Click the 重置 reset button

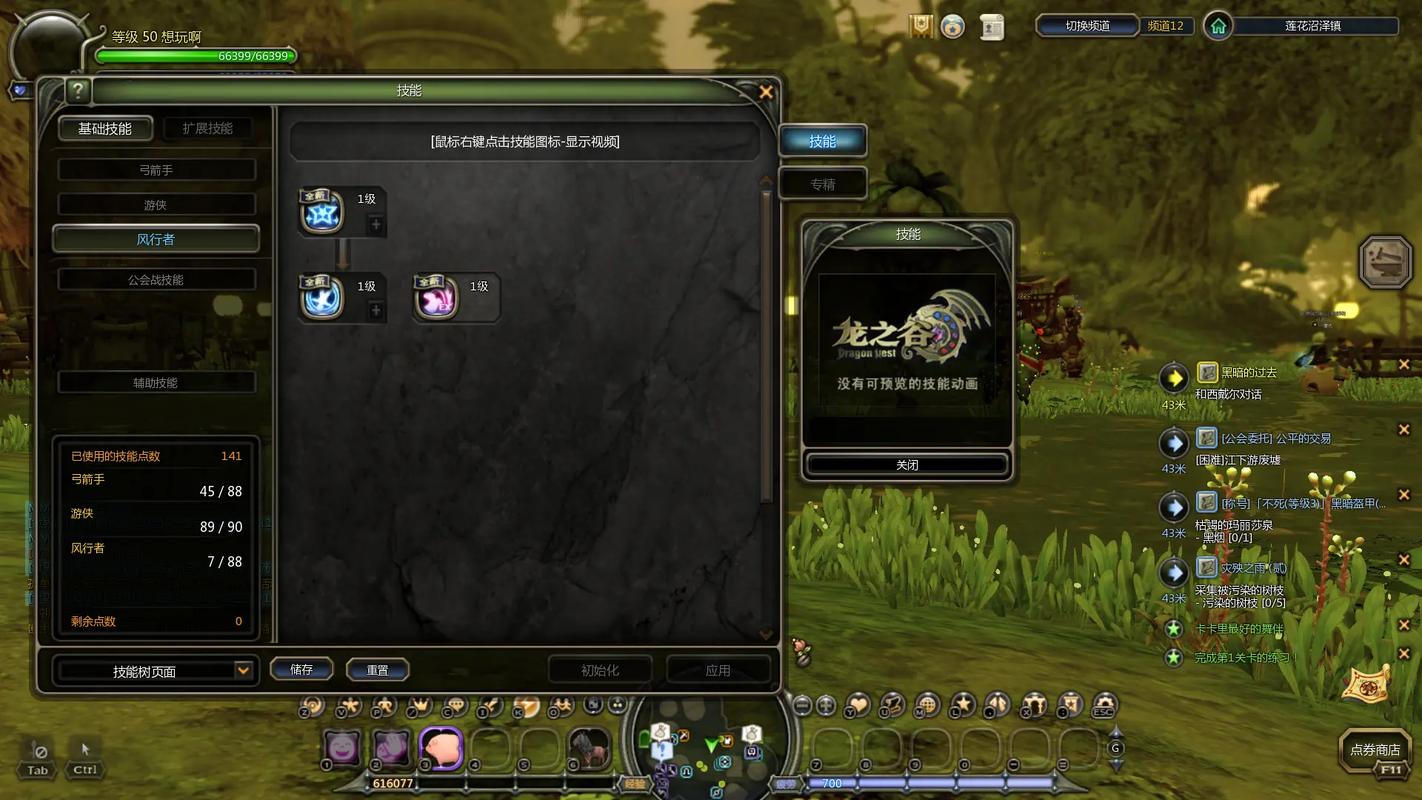click(x=377, y=670)
